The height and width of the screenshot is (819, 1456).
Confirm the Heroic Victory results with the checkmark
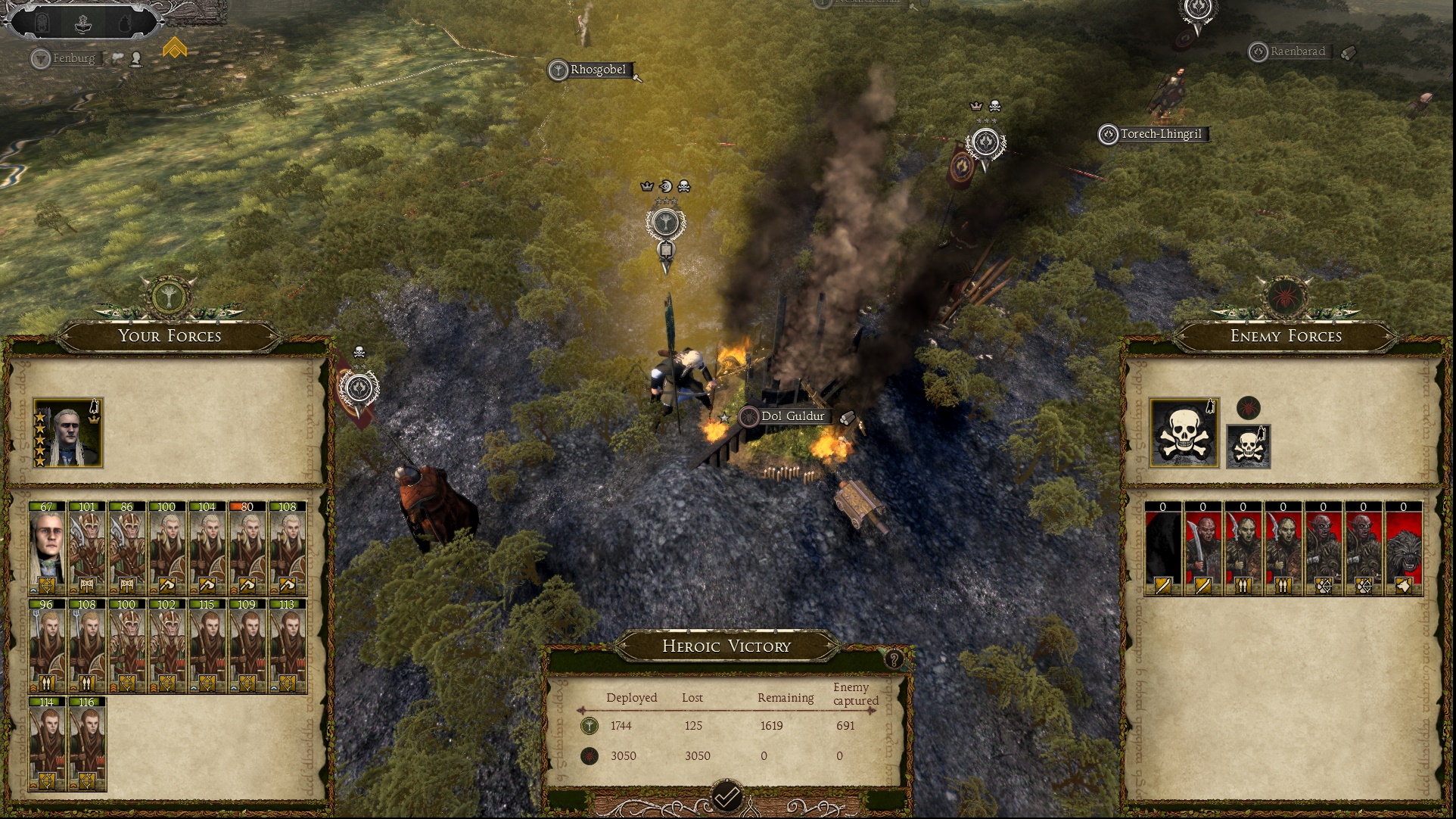coord(726,796)
